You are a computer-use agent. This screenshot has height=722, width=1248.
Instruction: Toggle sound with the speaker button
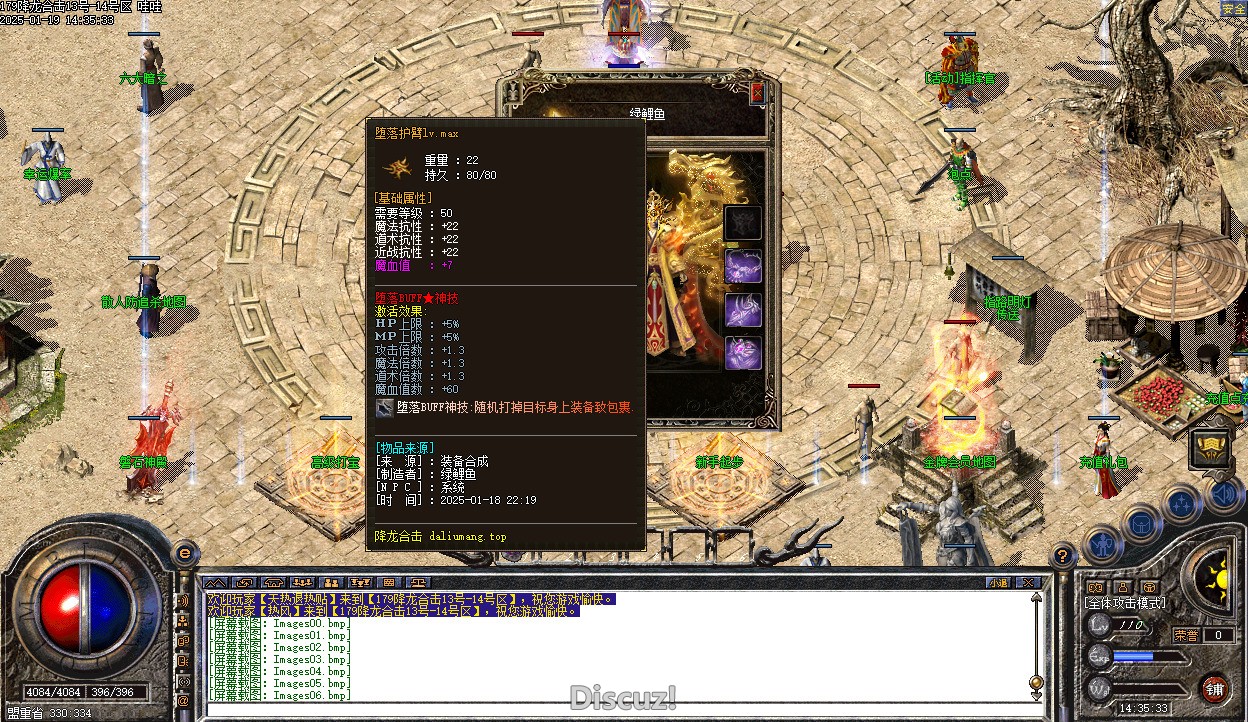pyautogui.click(x=1223, y=493)
